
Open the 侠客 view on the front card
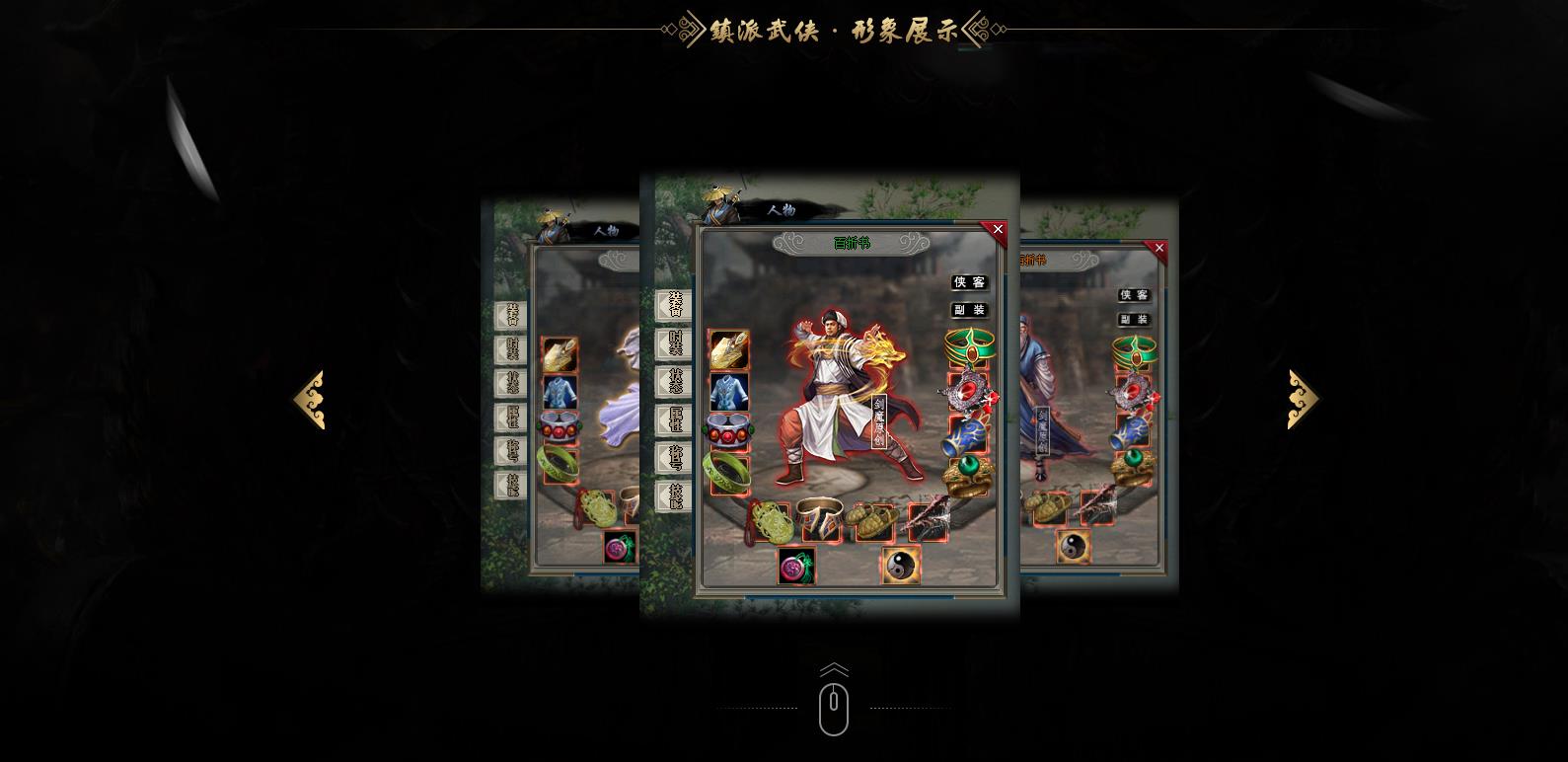point(969,283)
